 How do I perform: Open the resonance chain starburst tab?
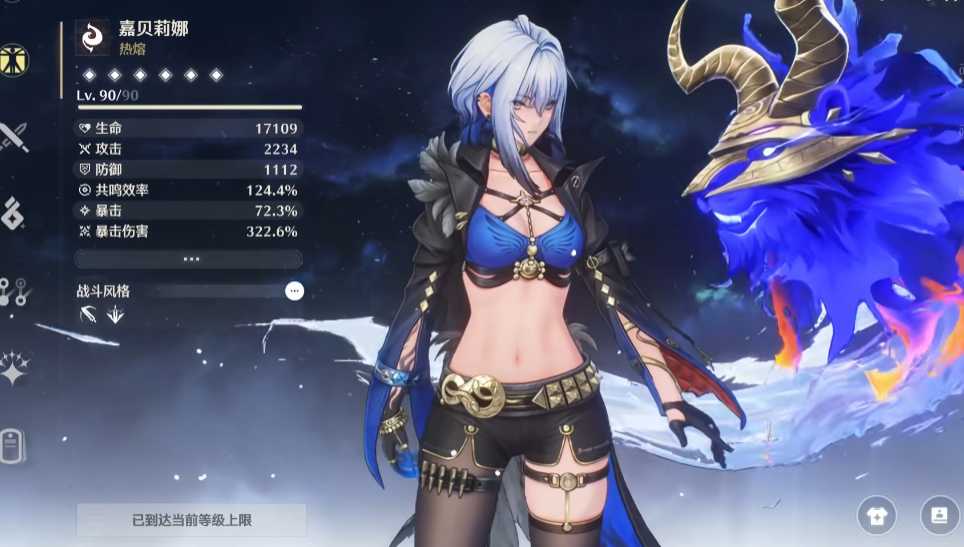[14, 369]
